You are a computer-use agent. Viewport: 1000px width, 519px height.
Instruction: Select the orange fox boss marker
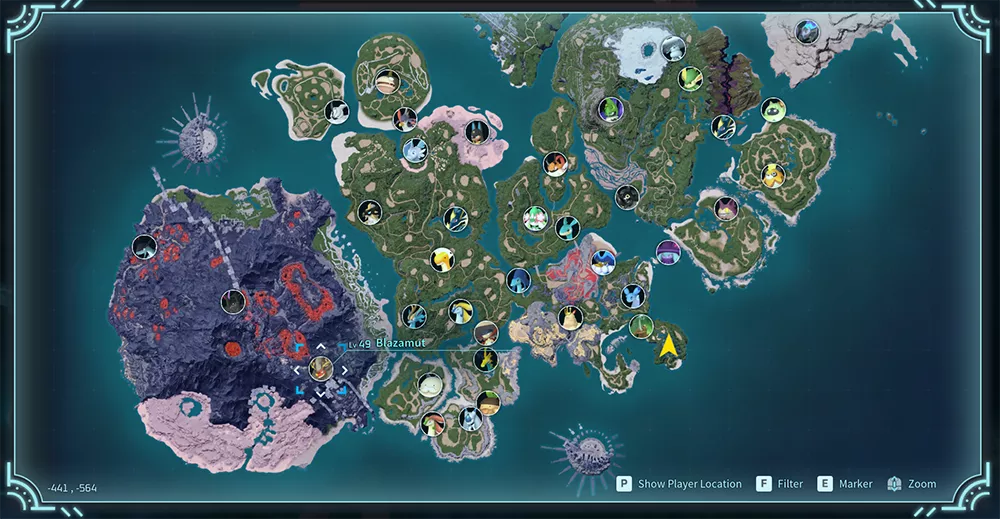coord(555,164)
